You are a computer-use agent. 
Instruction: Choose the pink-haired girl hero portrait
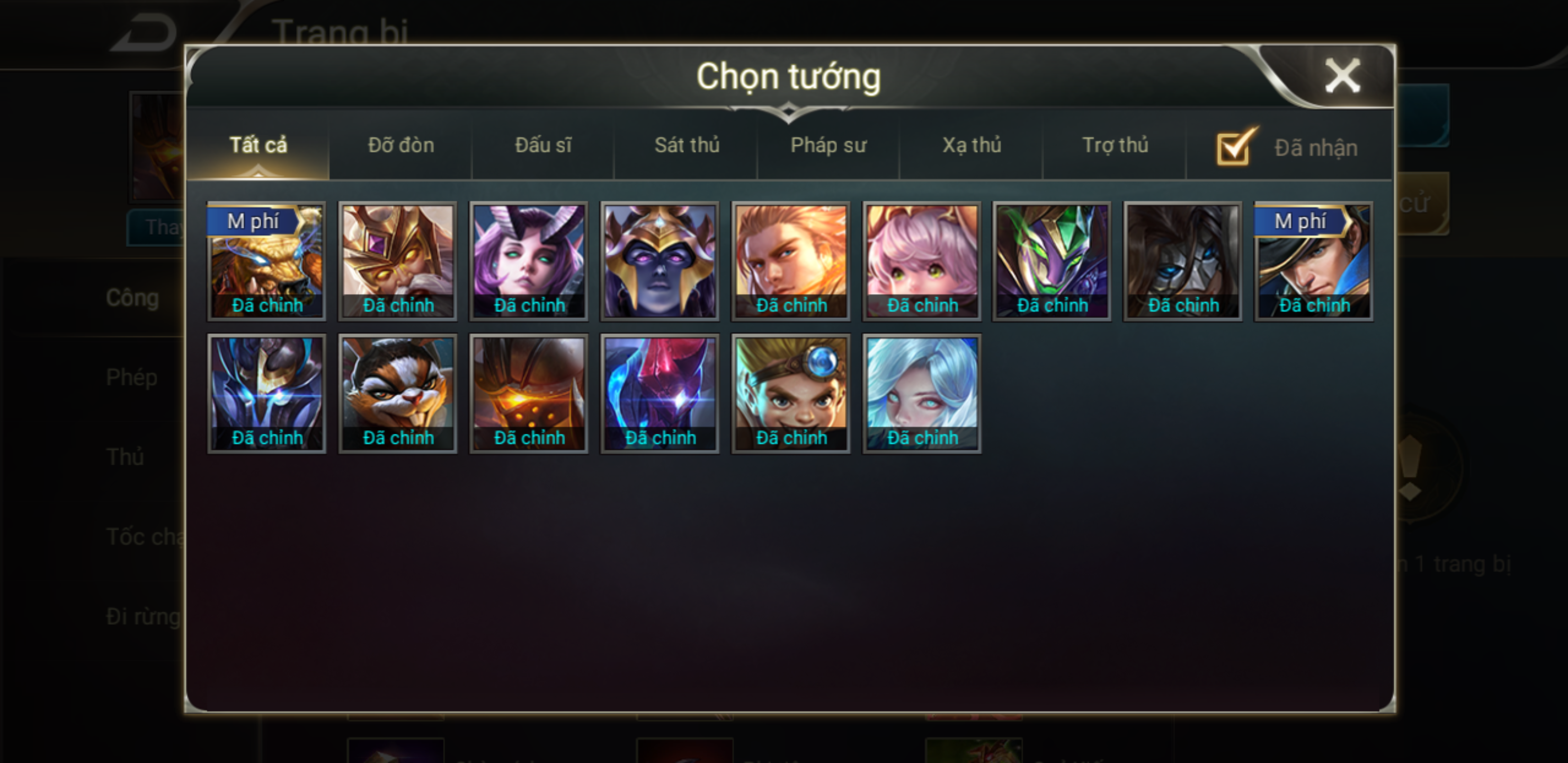coord(922,261)
